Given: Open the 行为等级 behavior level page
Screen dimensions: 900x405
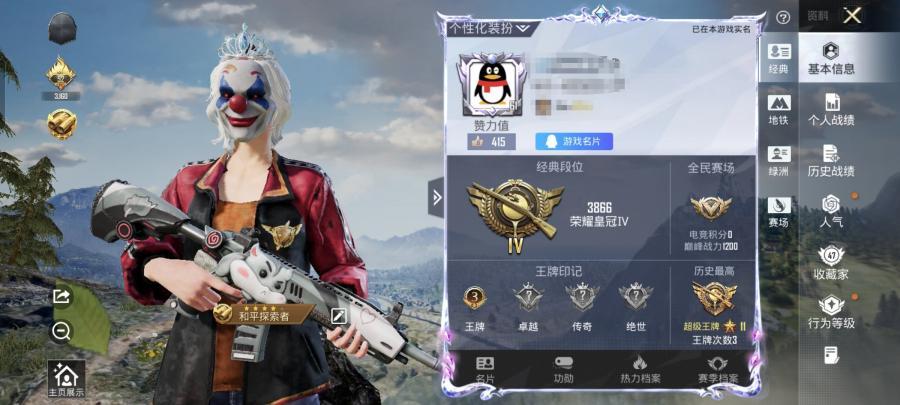Looking at the screenshot, I should pyautogui.click(x=831, y=313).
